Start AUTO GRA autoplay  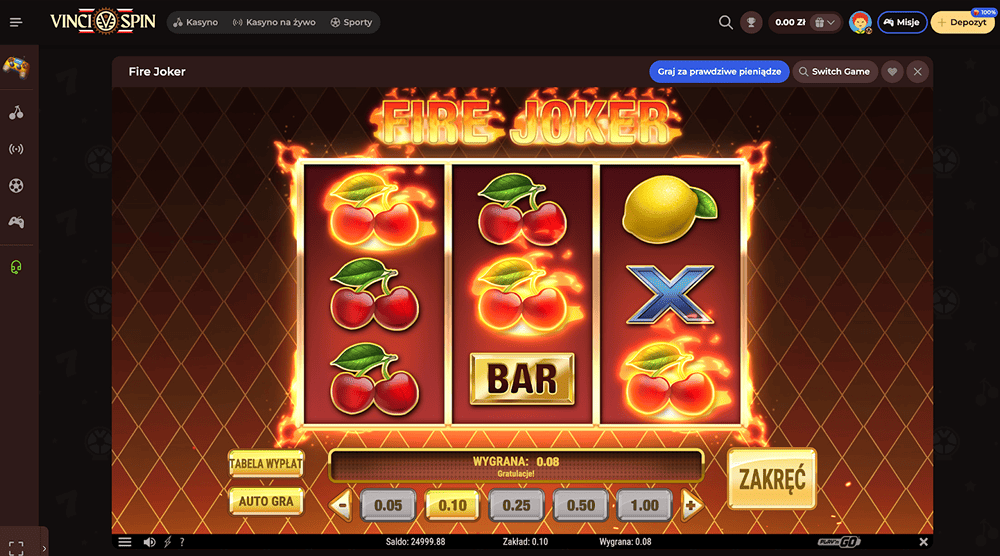[265, 500]
